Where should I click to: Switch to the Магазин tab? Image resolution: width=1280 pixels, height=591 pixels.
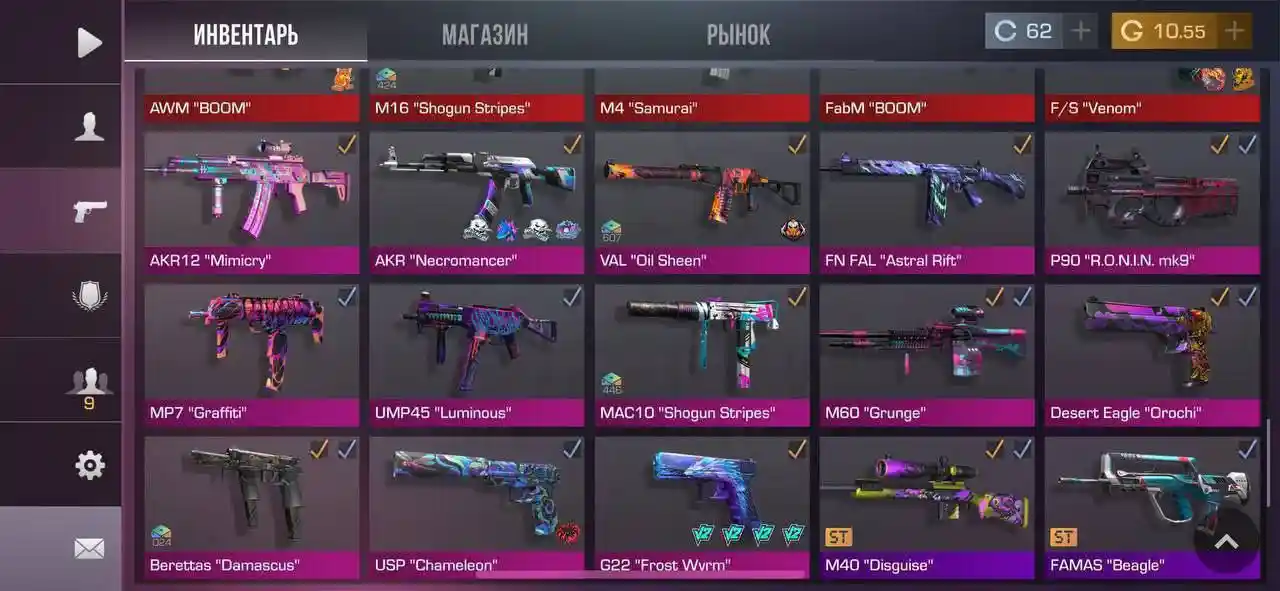coord(485,35)
